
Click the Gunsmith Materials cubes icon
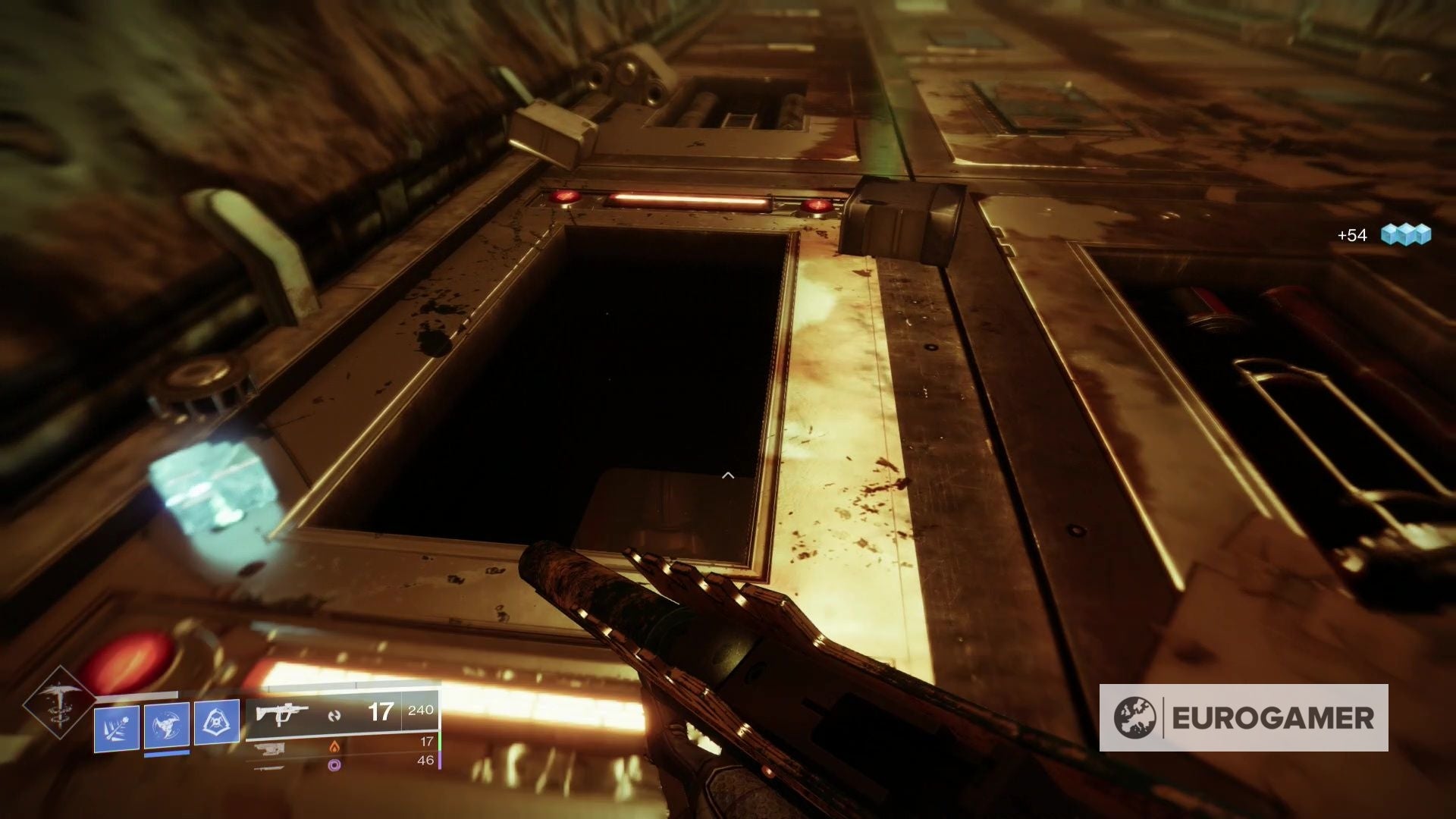coord(1408,235)
